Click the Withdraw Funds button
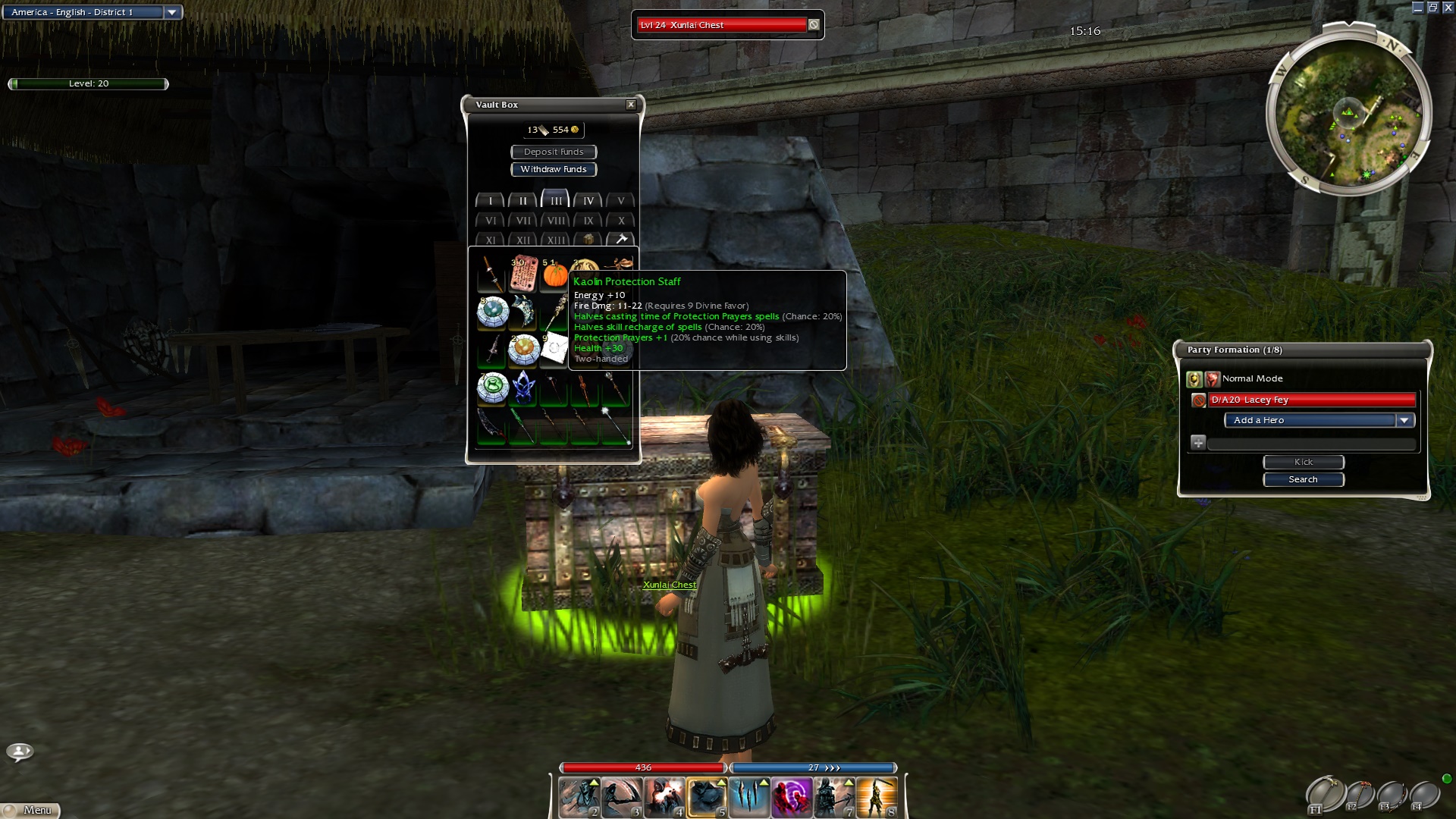This screenshot has height=819, width=1456. [x=554, y=169]
